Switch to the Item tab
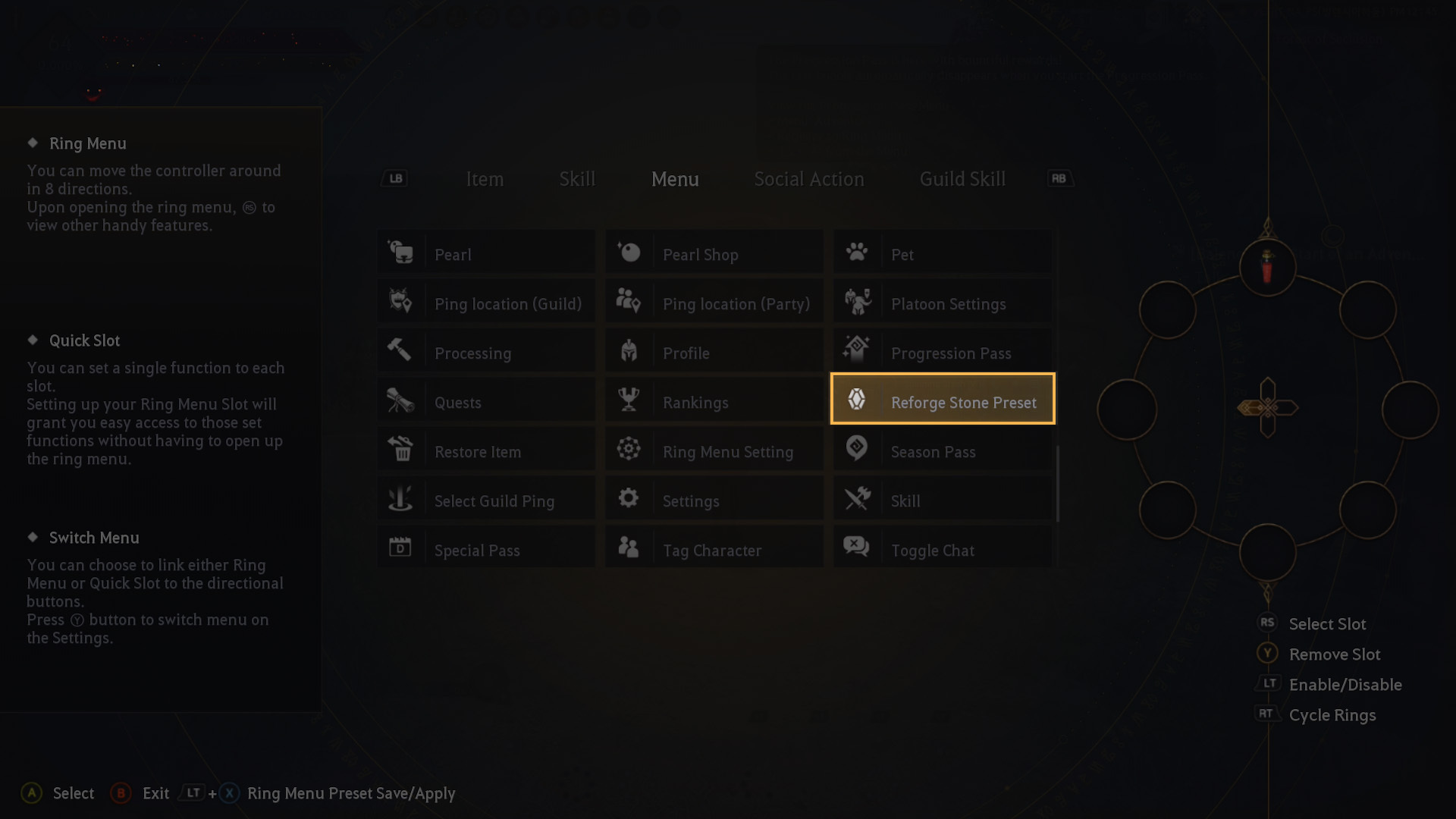This screenshot has height=819, width=1456. point(484,179)
